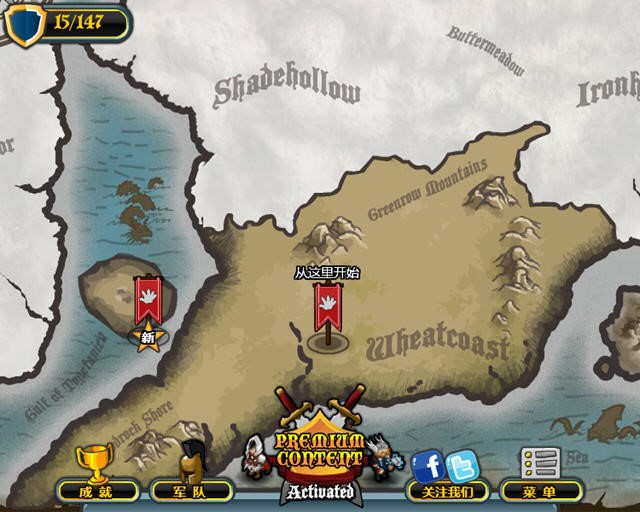Open the 军队 army helmet button
This screenshot has height=512, width=640.
[191, 476]
